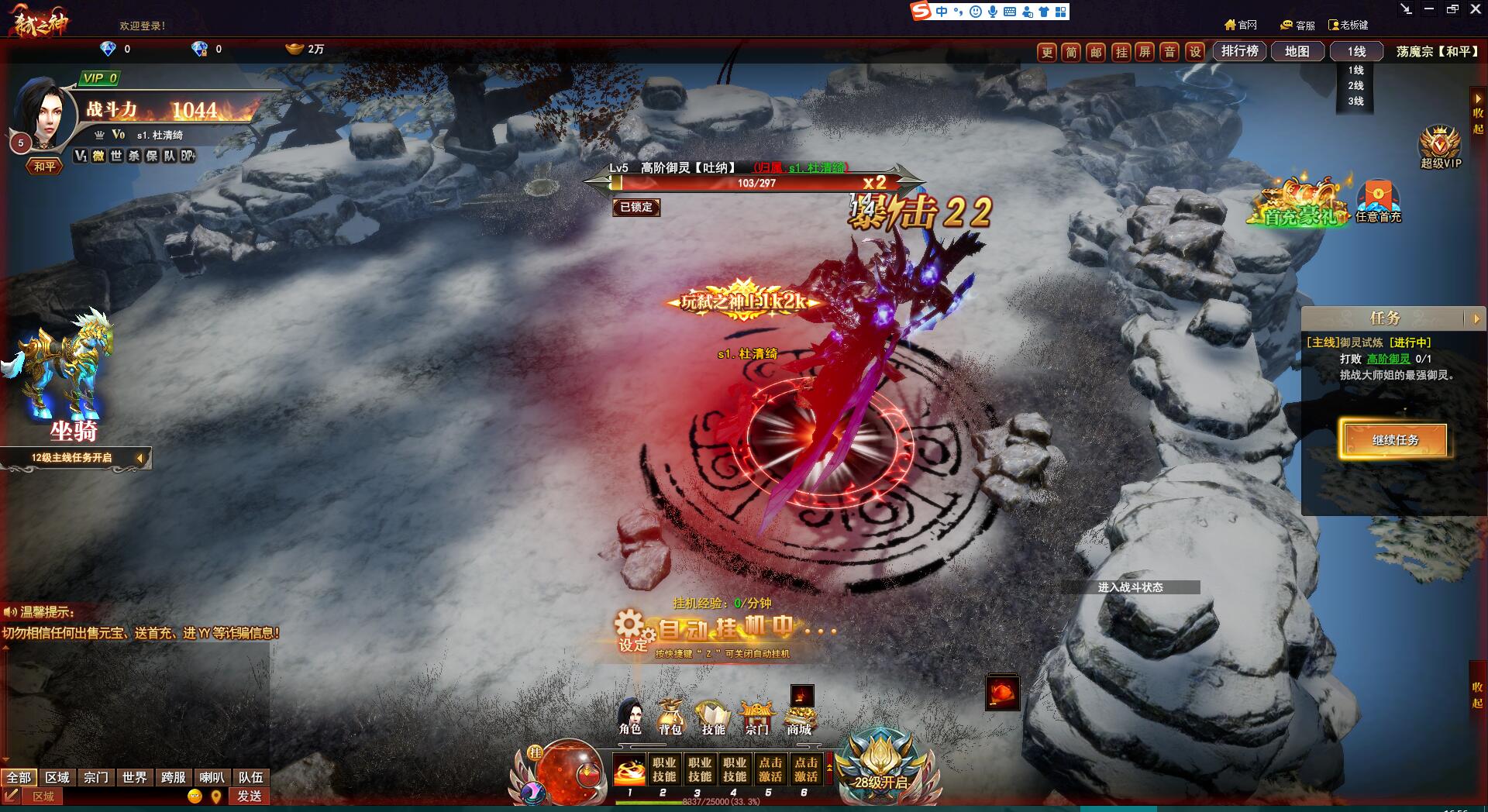
Task: Open the 排行榜 ranking board
Action: pyautogui.click(x=1239, y=51)
